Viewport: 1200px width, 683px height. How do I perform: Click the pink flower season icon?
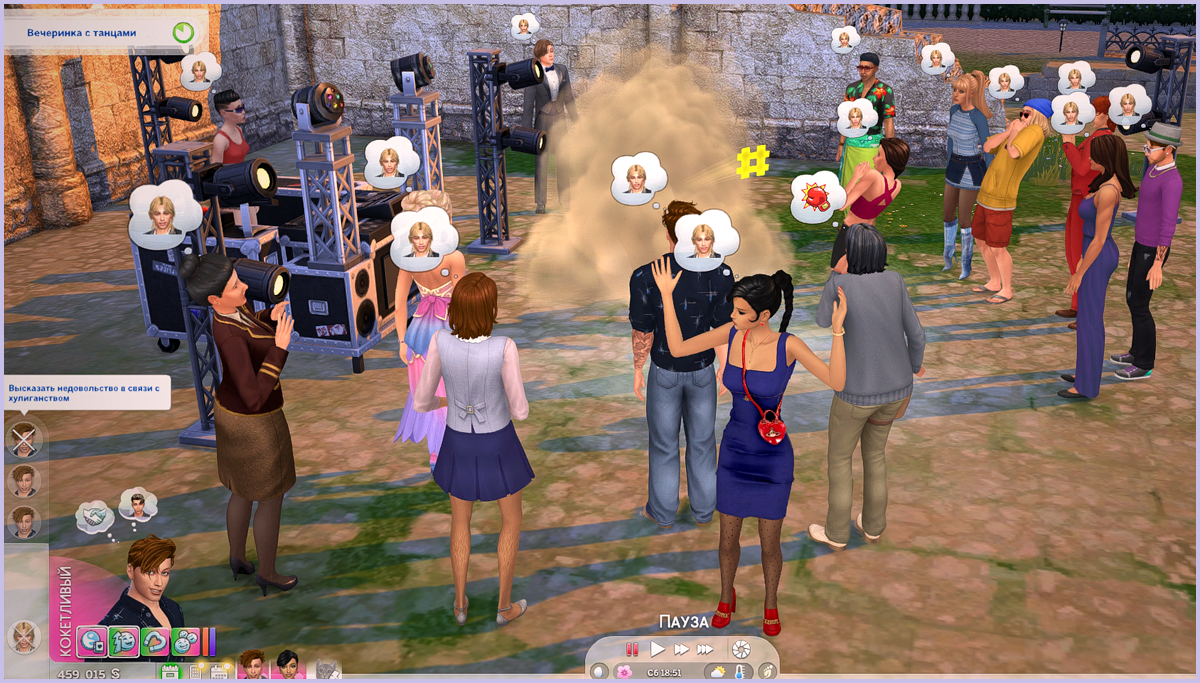click(x=624, y=673)
